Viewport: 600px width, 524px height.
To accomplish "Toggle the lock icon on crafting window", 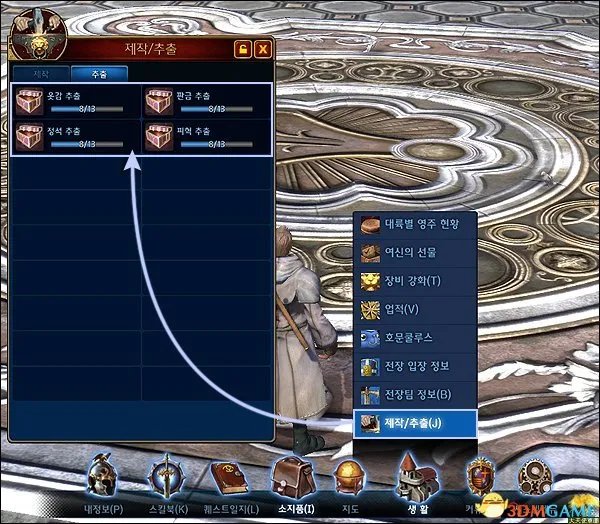I will click(242, 49).
